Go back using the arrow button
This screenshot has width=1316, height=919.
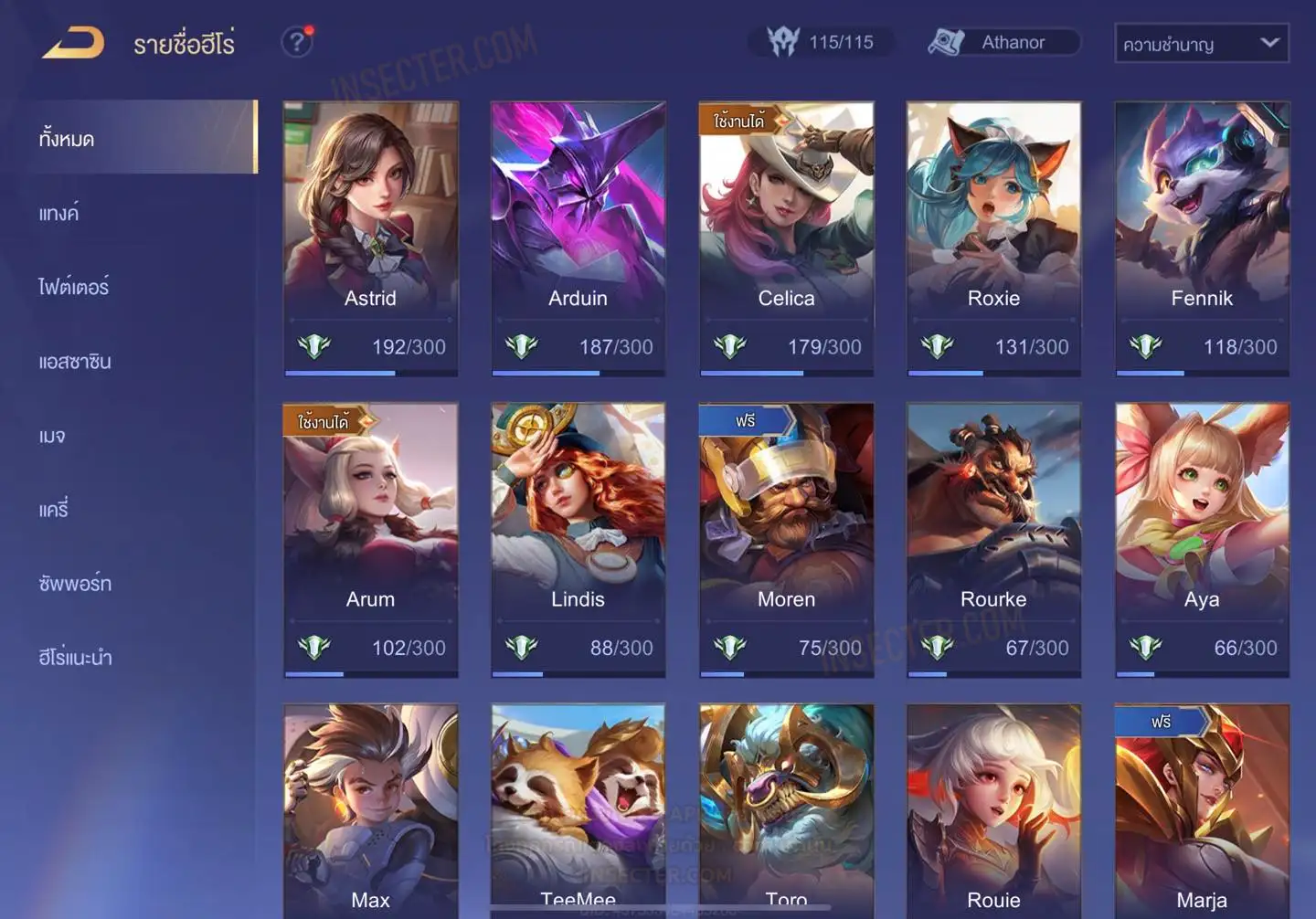(x=74, y=43)
